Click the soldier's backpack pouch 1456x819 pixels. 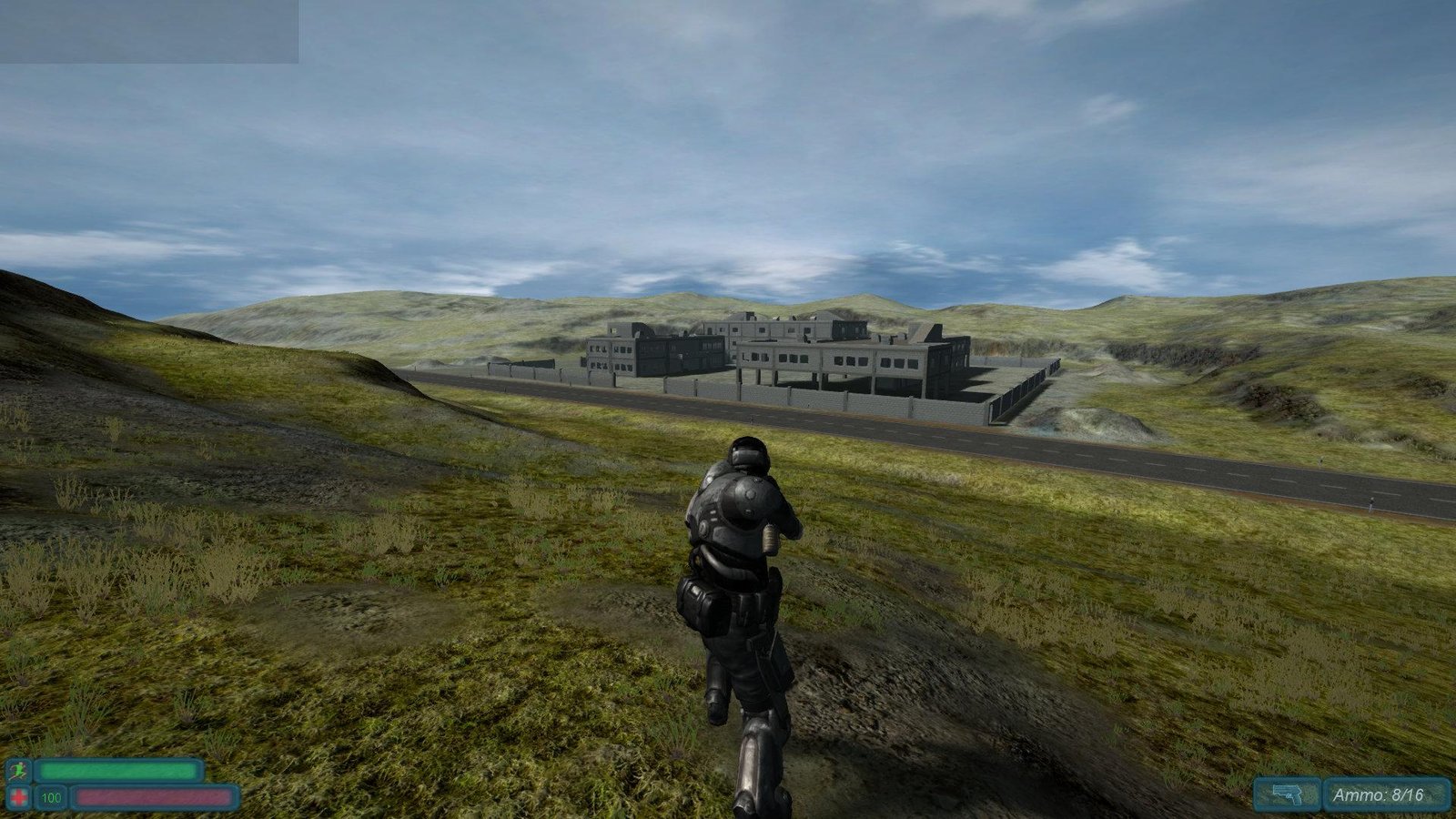[701, 601]
